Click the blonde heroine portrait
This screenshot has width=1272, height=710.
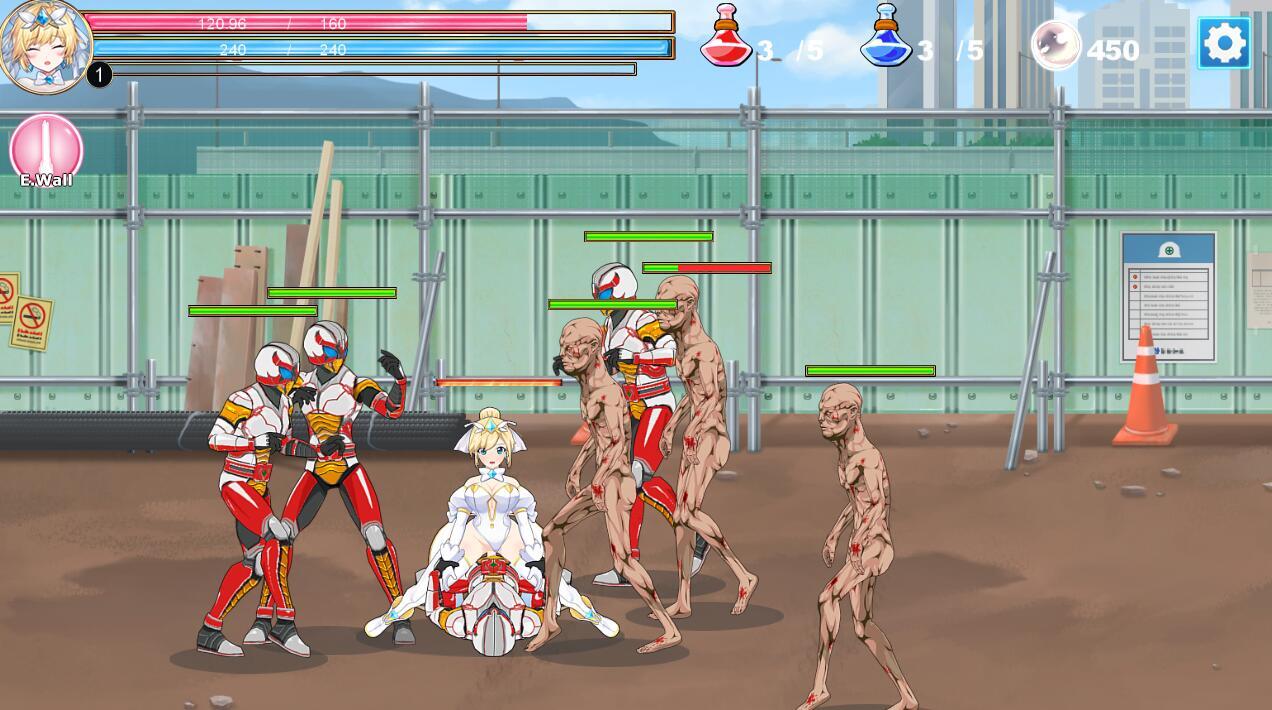tap(46, 45)
